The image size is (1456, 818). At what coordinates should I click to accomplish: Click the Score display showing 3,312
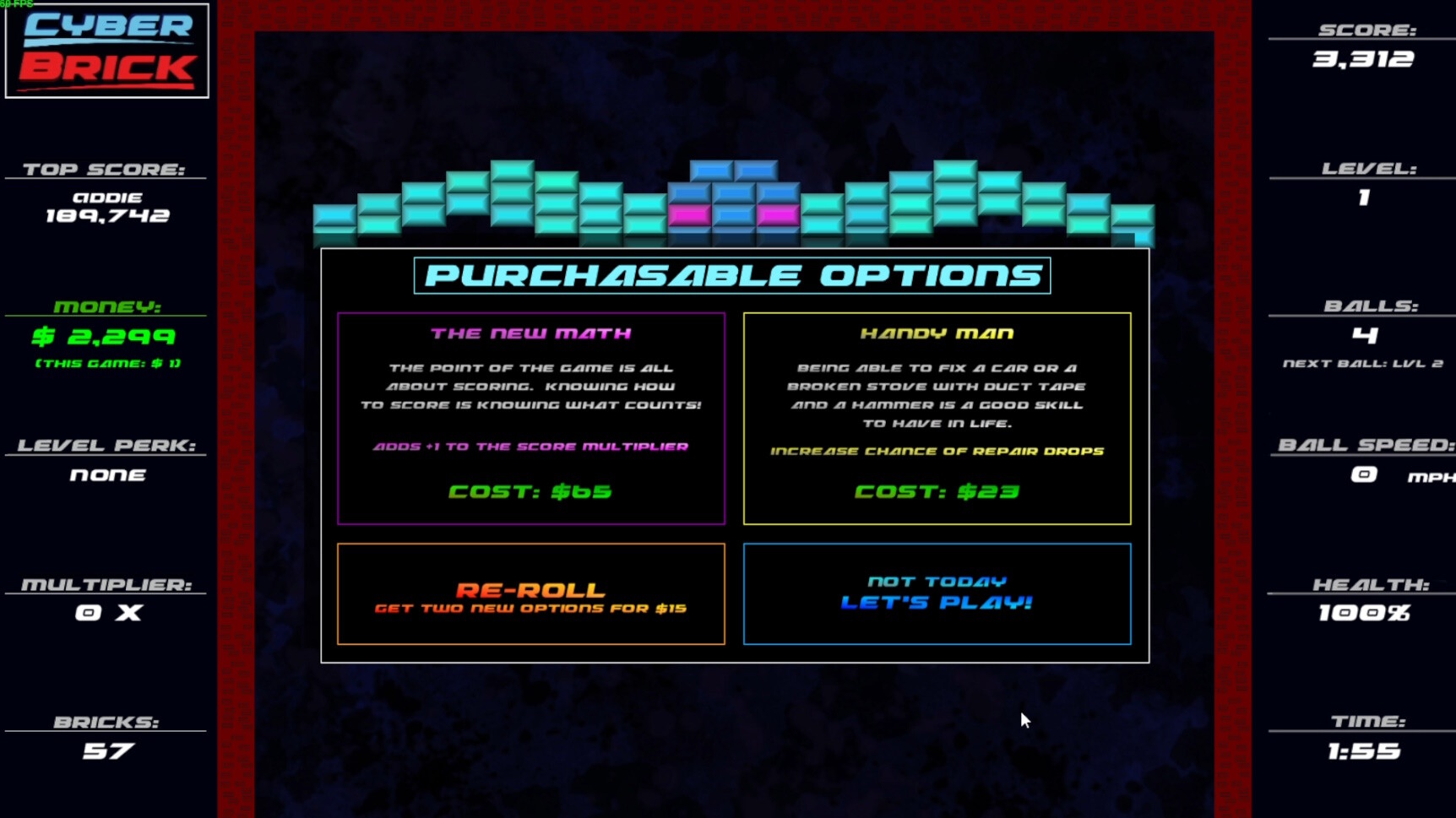pos(1363,59)
